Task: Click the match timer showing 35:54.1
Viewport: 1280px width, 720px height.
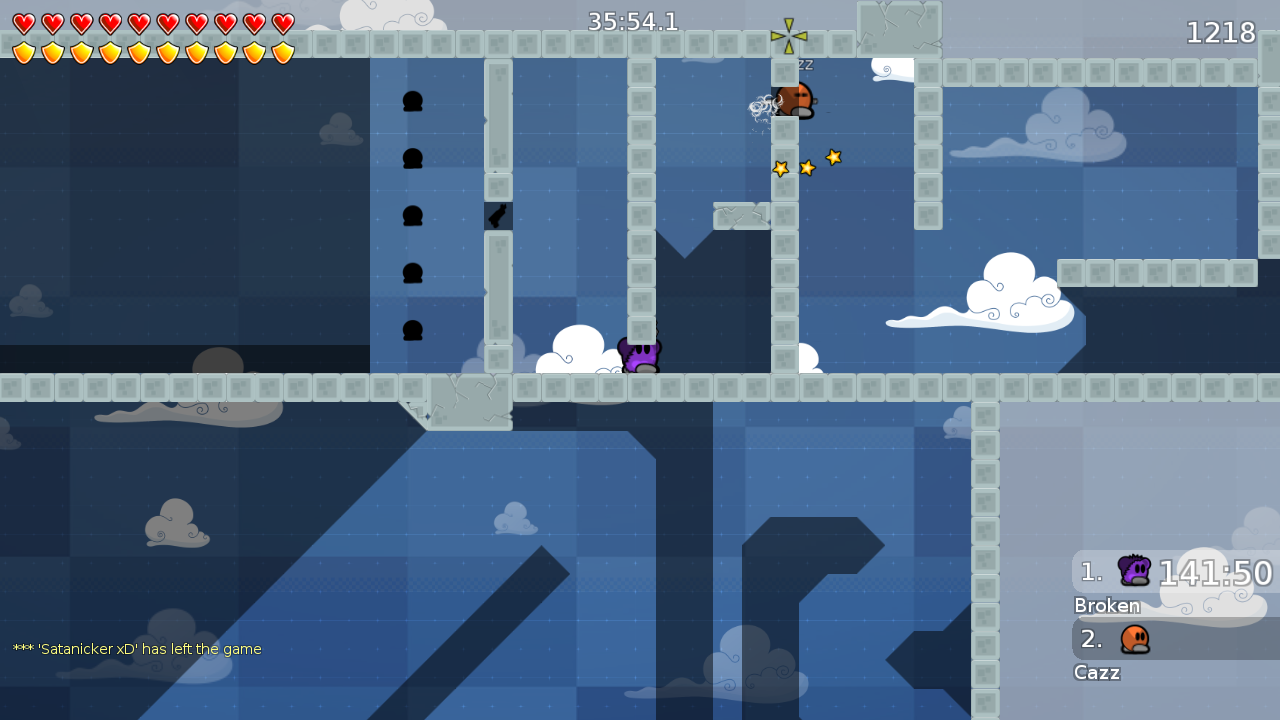Action: coord(633,20)
